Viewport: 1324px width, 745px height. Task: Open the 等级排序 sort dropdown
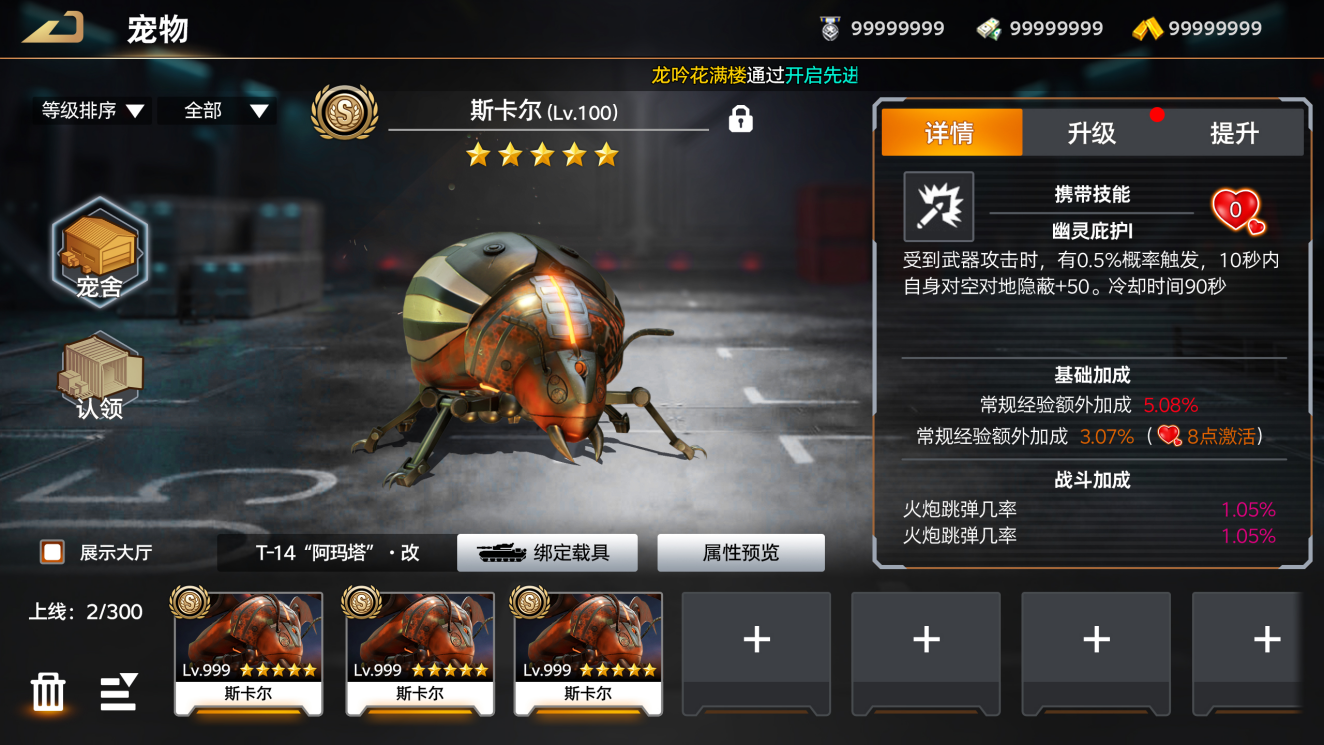(92, 111)
